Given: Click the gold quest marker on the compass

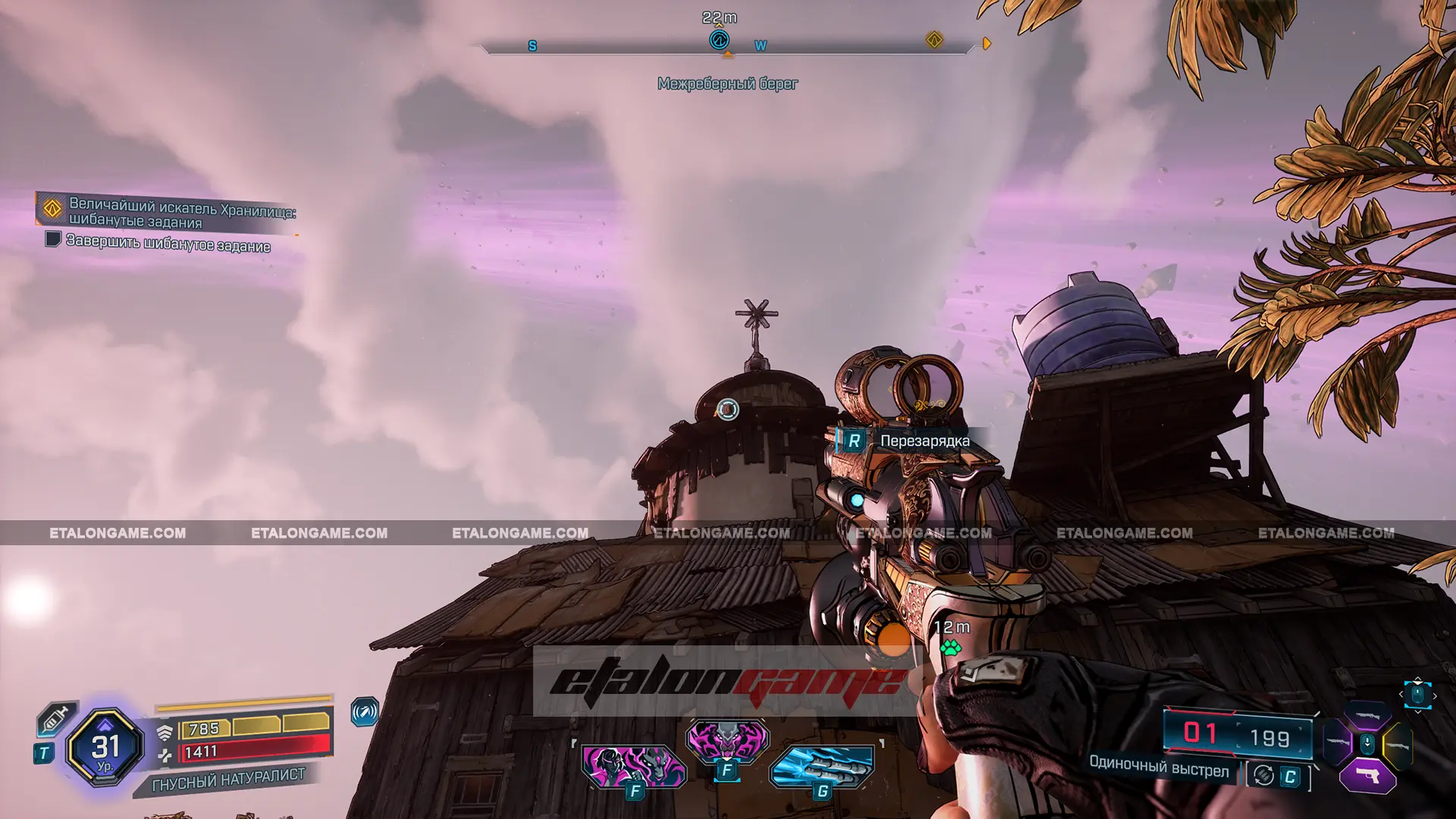Looking at the screenshot, I should [x=934, y=40].
